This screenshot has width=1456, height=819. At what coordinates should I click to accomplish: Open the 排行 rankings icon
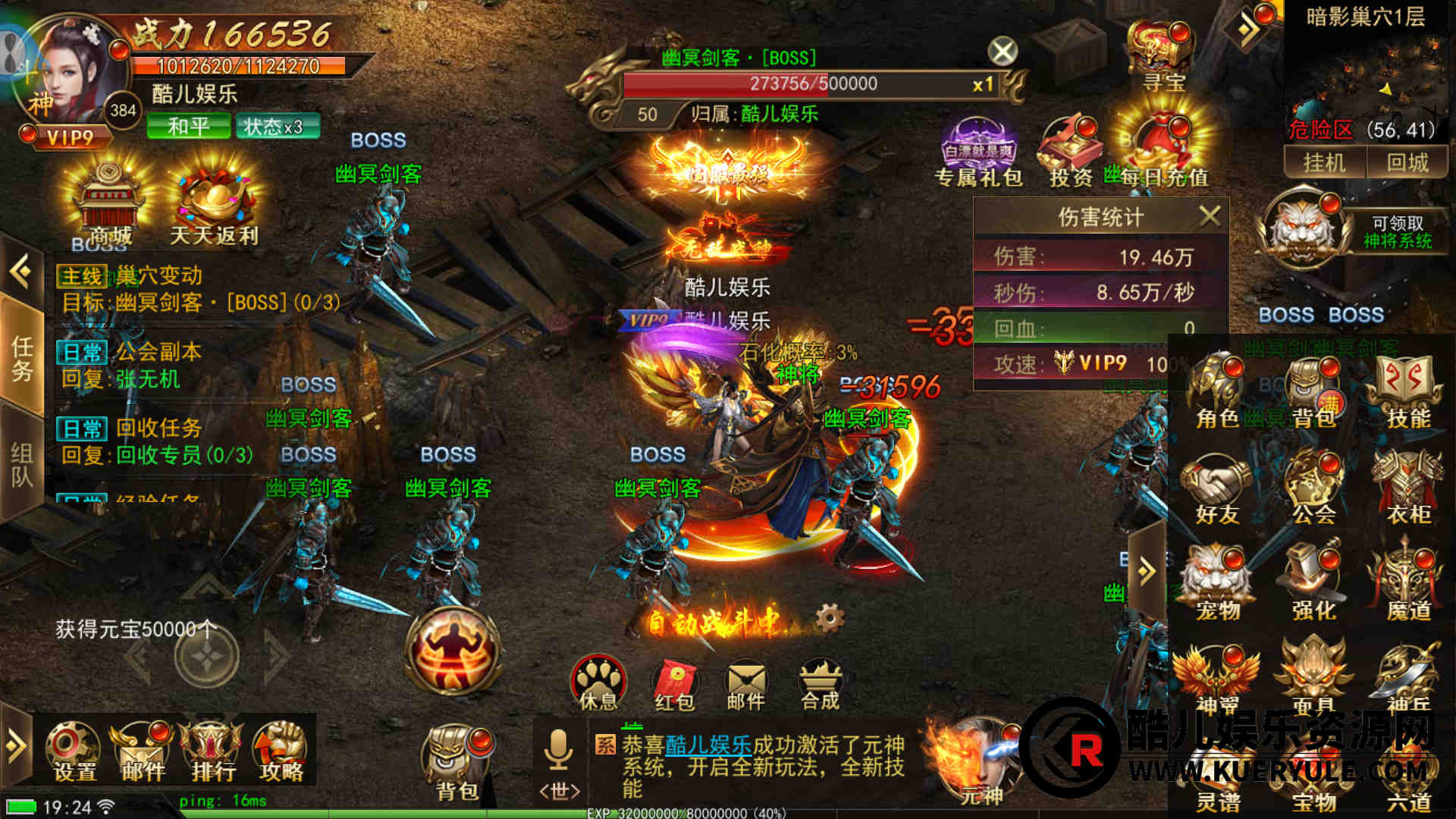pyautogui.click(x=213, y=751)
